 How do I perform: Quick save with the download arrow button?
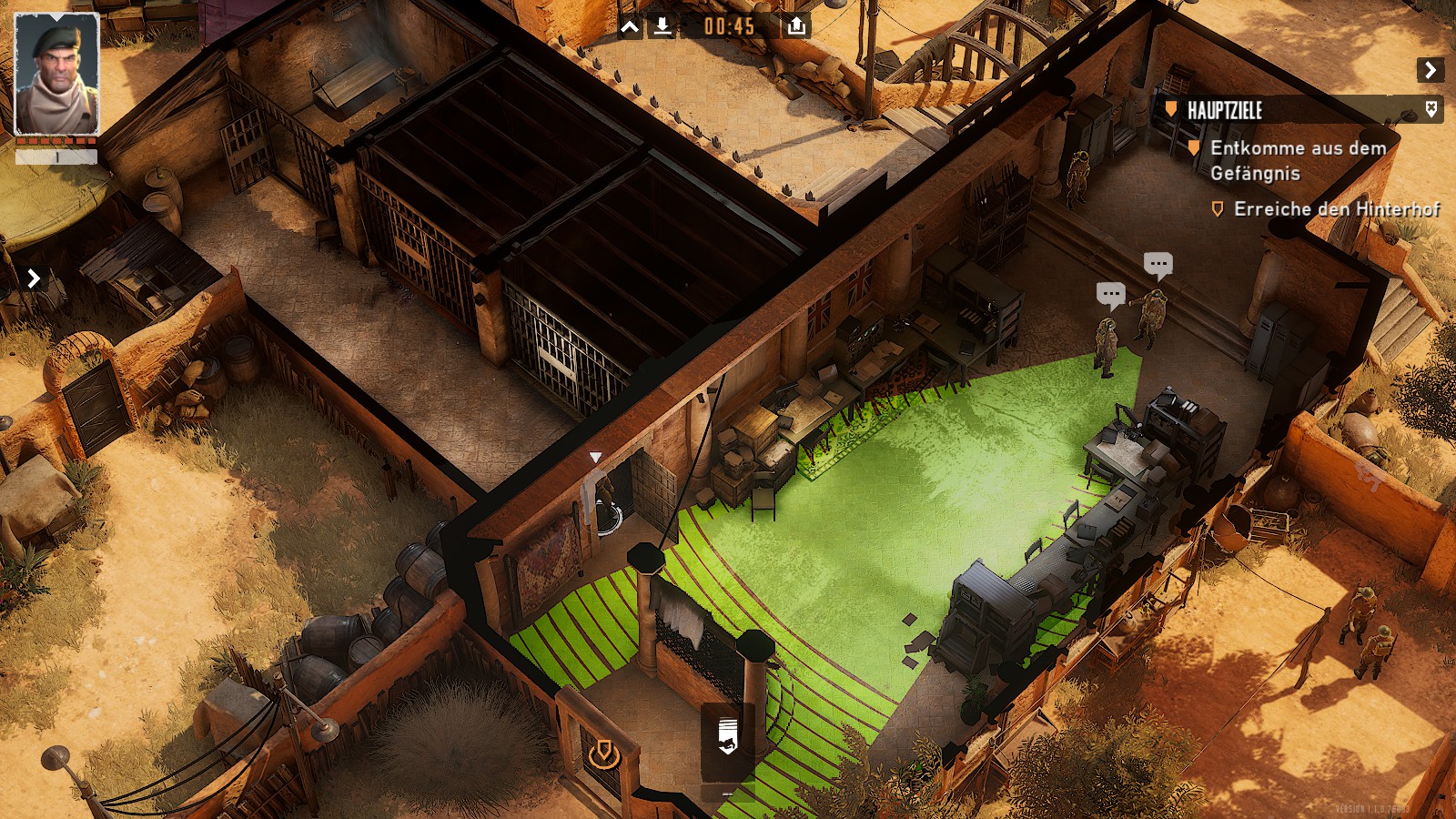(663, 26)
